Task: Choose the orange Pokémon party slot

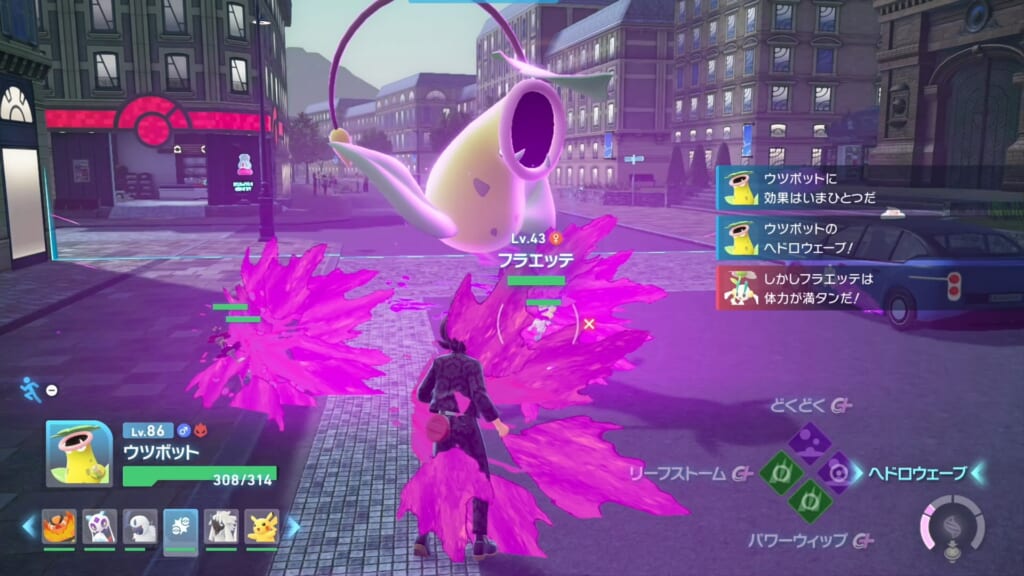Action: (59, 526)
